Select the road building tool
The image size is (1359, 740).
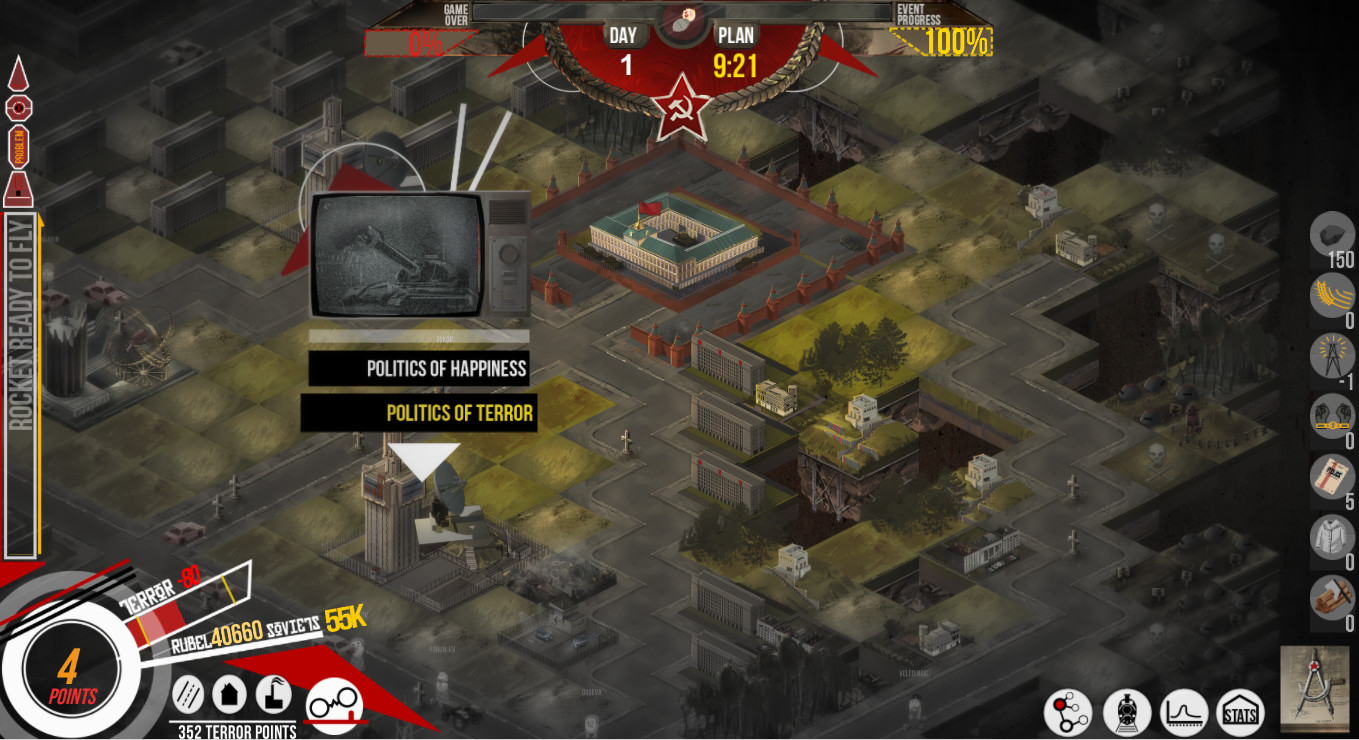186,694
